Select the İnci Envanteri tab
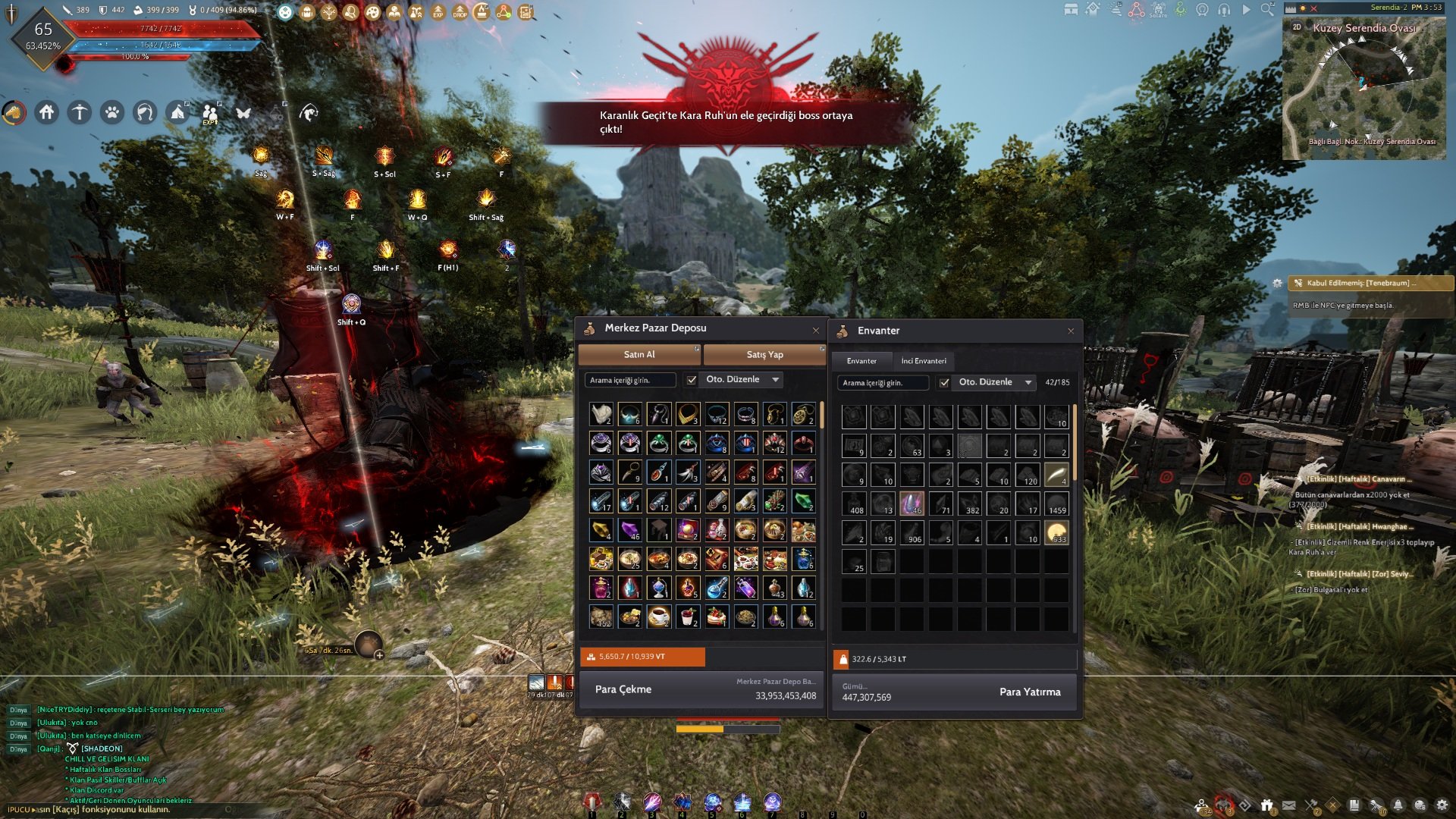Screen dimensions: 1456x819 pyautogui.click(x=924, y=361)
